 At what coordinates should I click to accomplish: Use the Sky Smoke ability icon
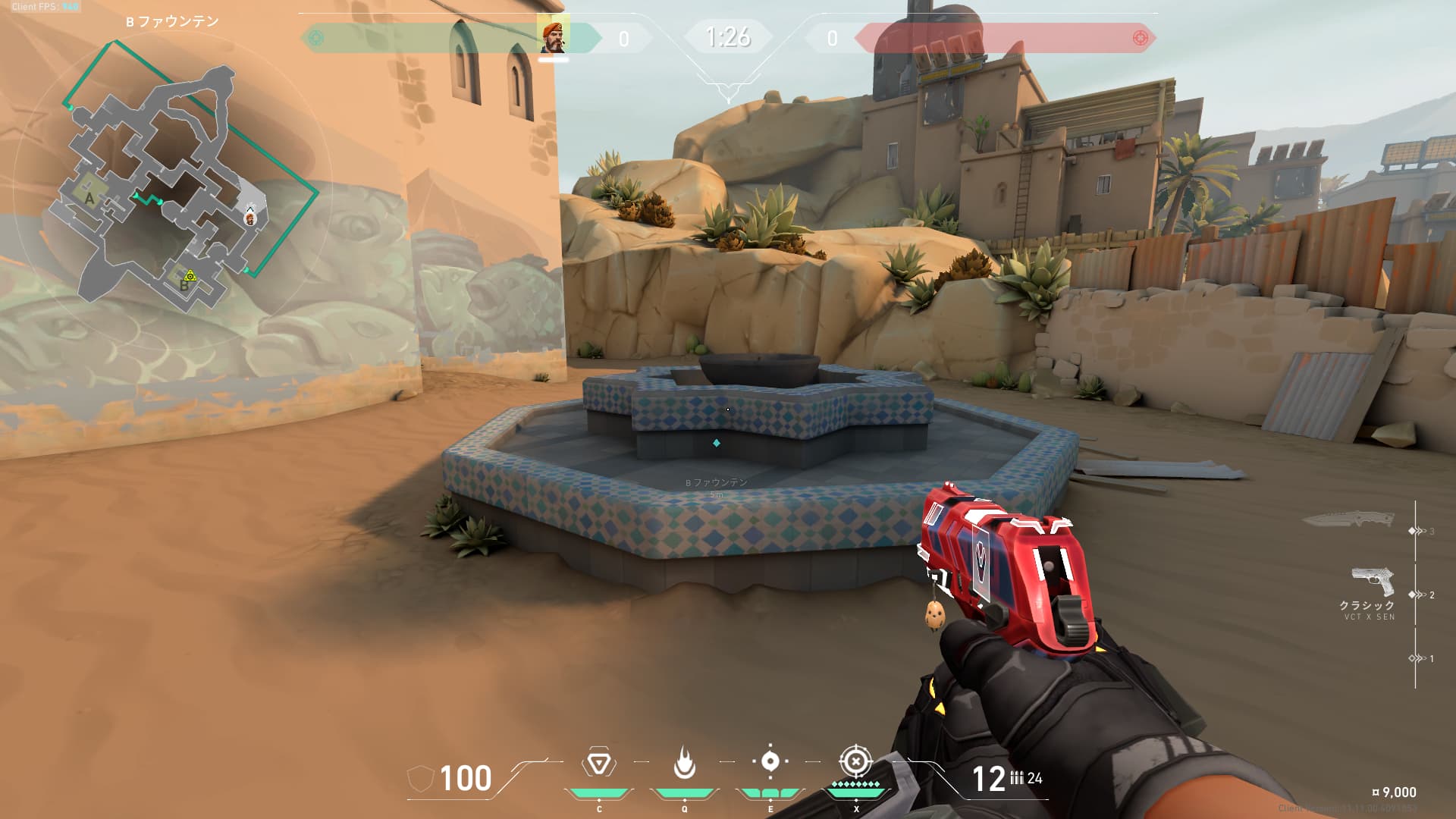coord(770,761)
